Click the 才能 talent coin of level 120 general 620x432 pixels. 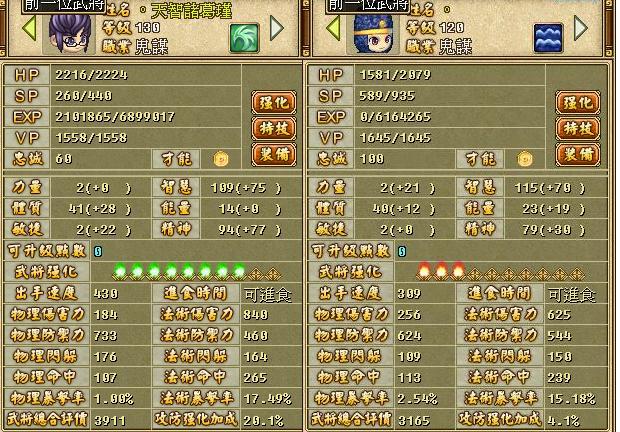click(x=526, y=158)
